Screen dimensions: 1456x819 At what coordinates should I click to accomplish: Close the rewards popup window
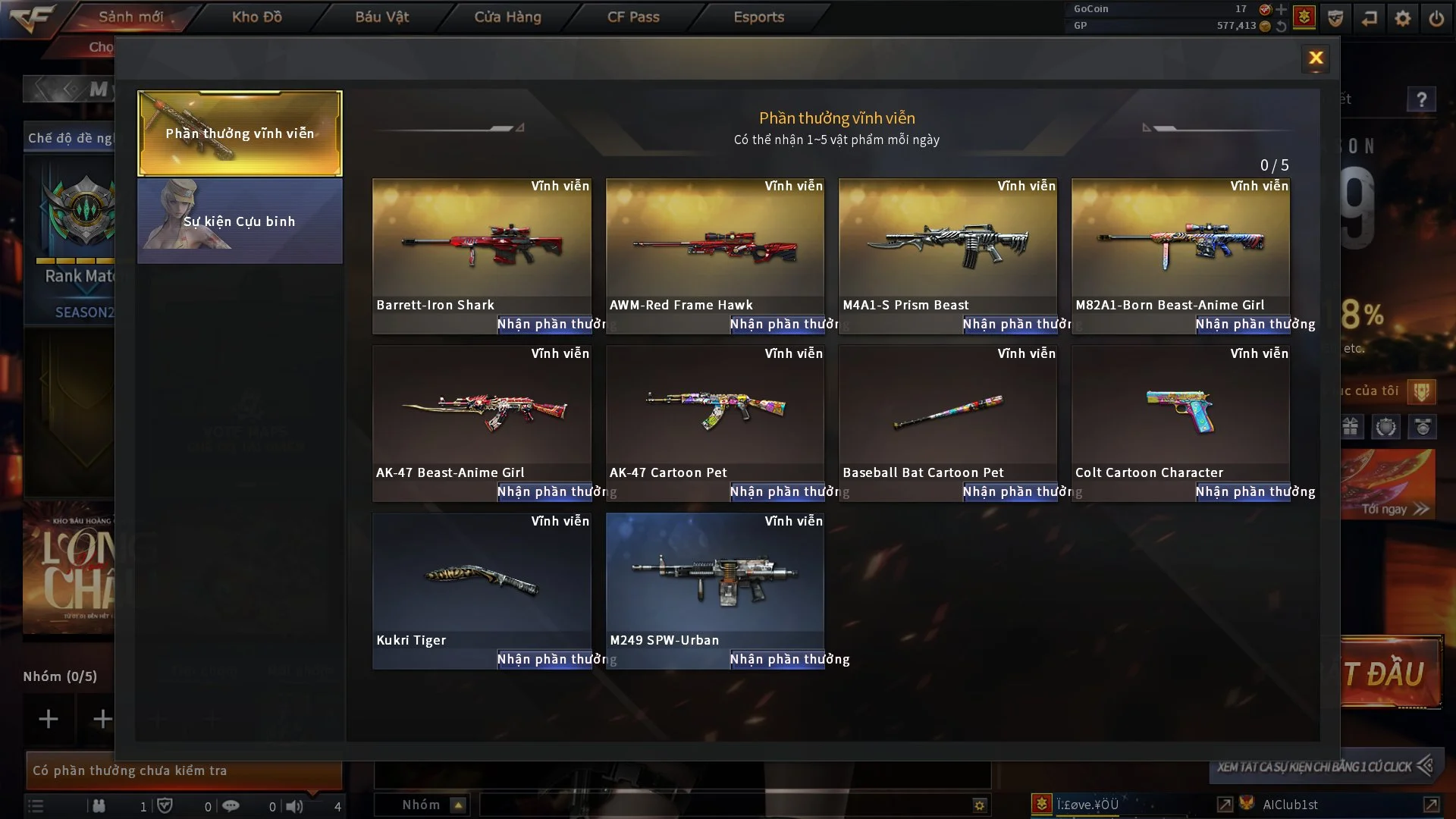(1316, 58)
